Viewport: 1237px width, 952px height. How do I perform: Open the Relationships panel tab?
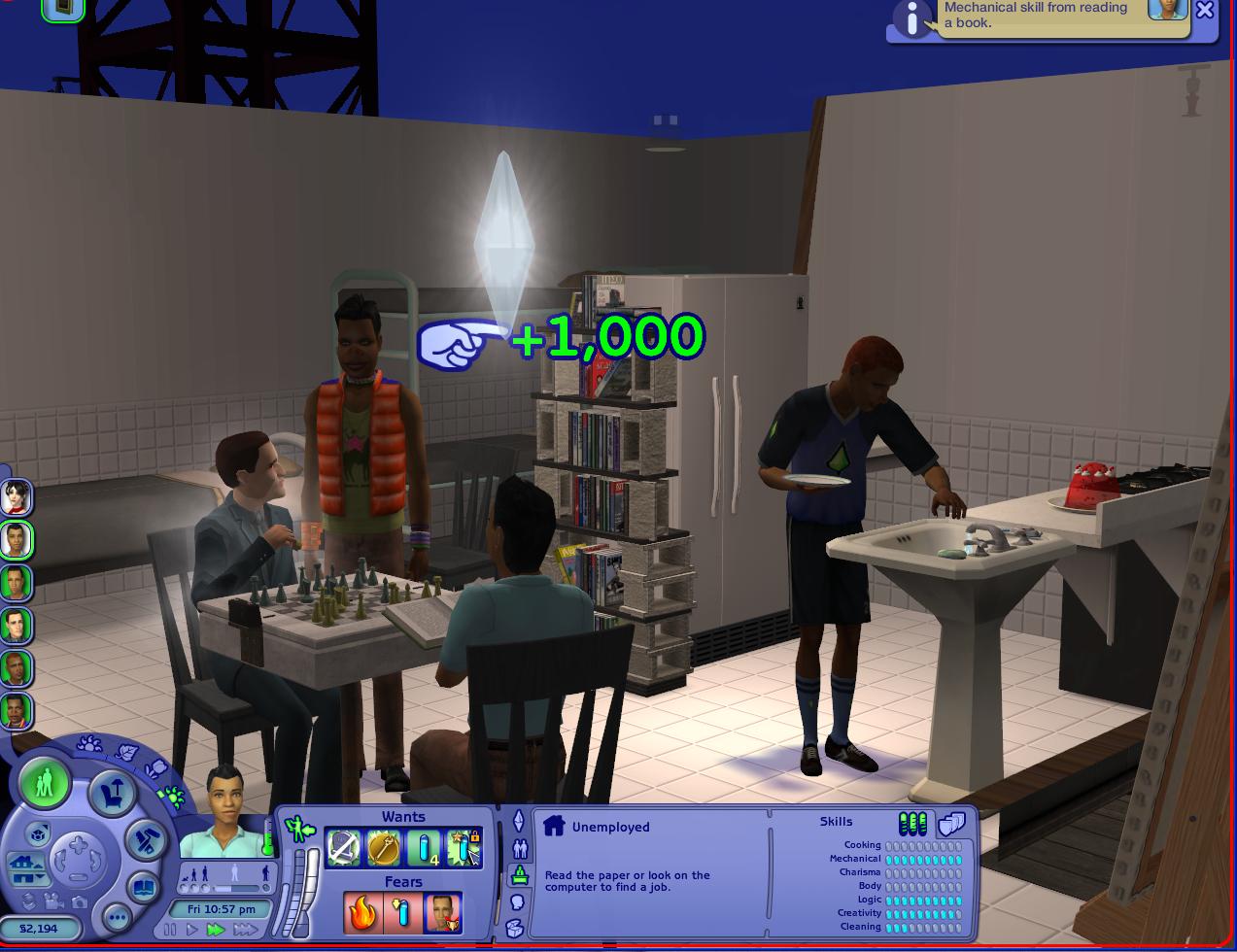[x=519, y=848]
